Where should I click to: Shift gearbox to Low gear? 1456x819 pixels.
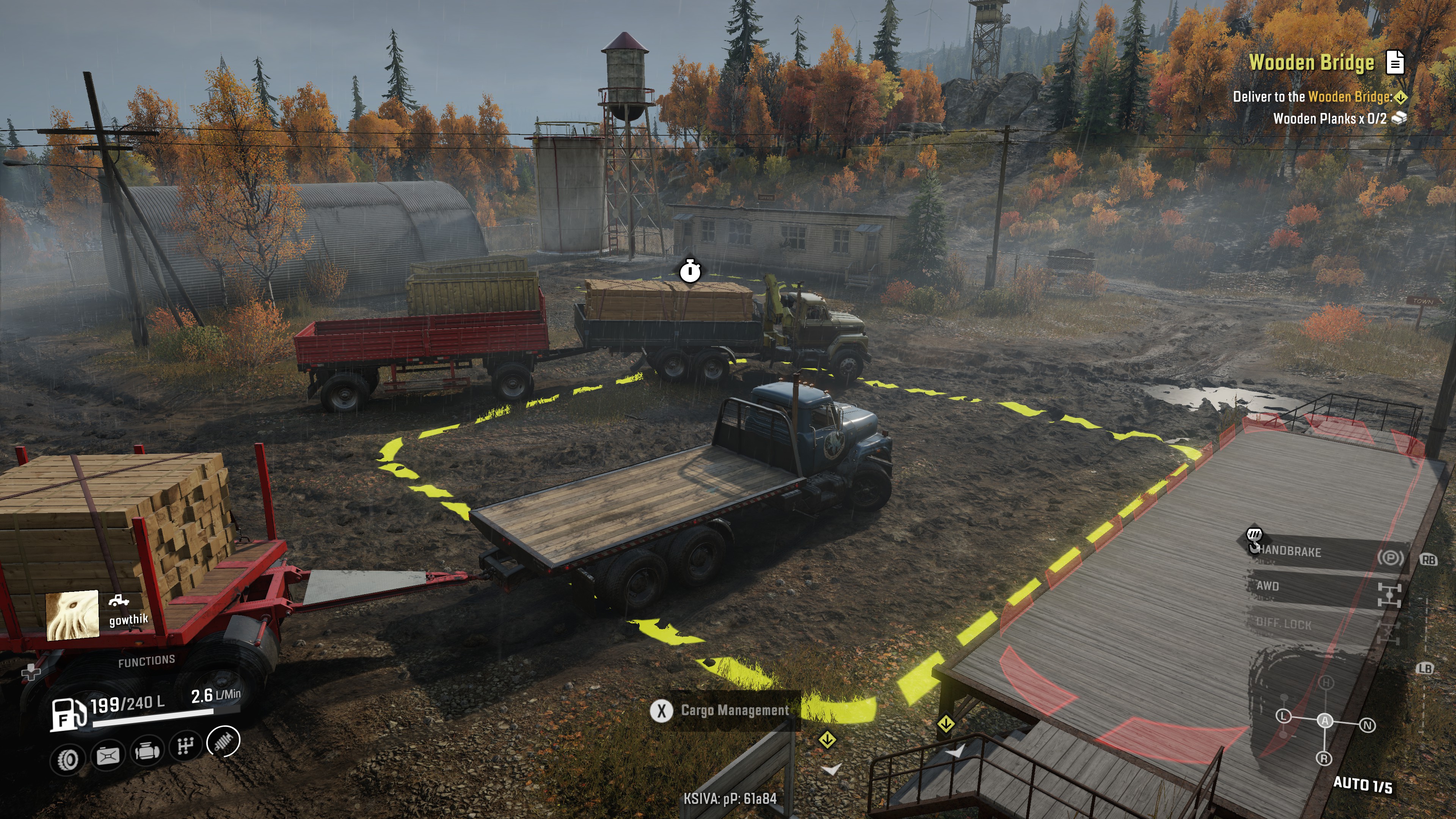(x=1283, y=716)
